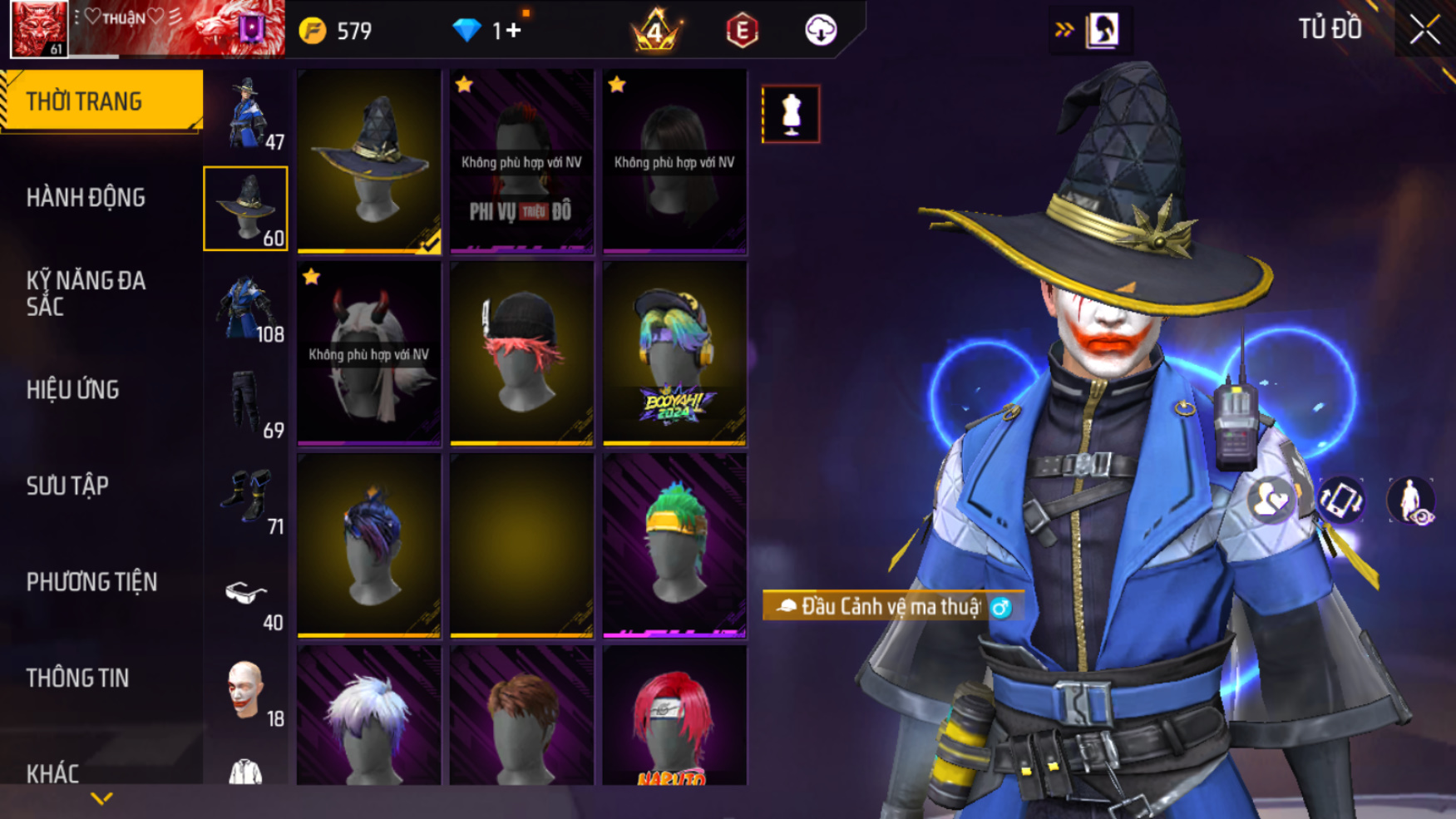1456x819 pixels.
Task: Select the HIỆU ỨNG category
Action: (73, 390)
